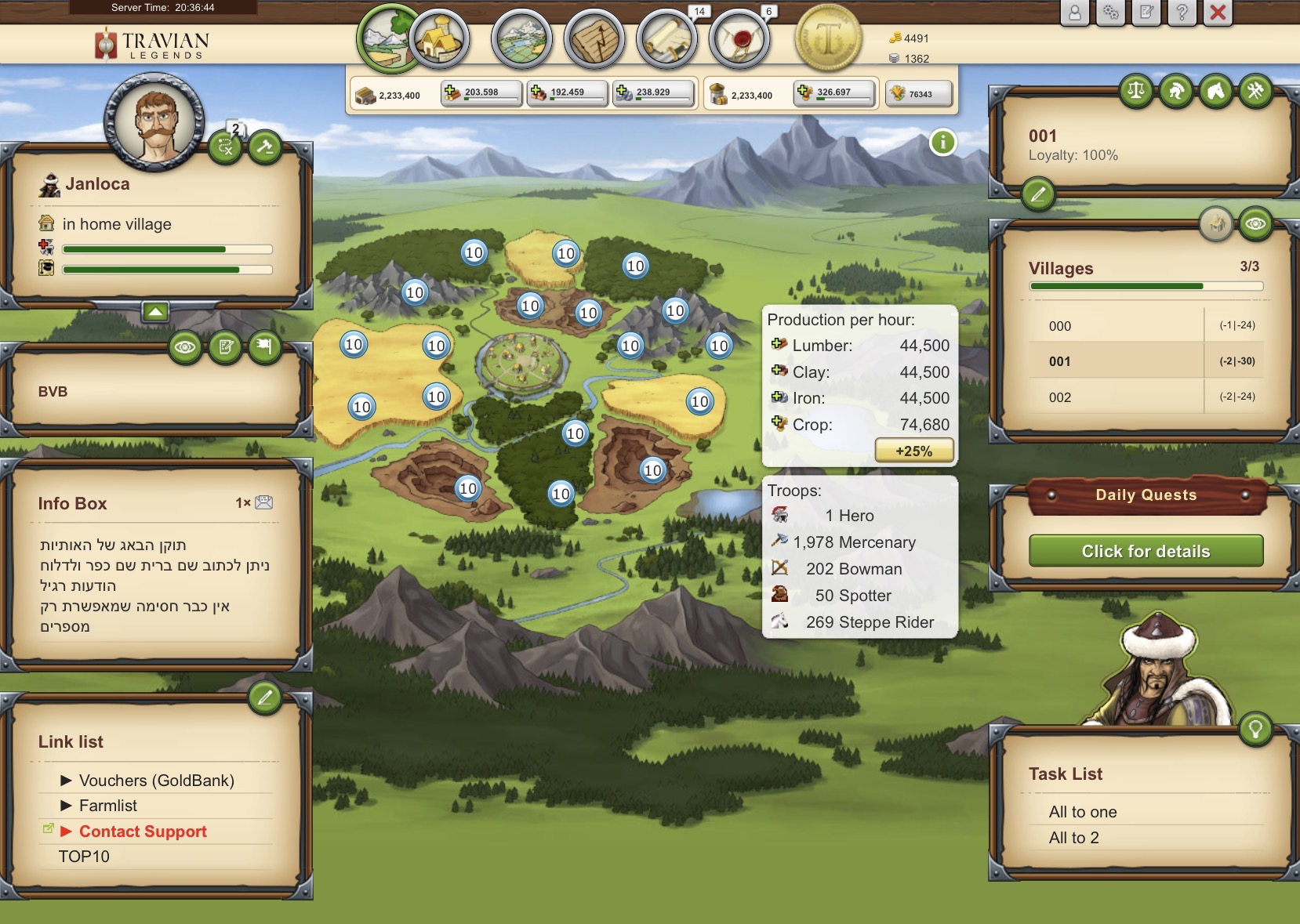
Task: Toggle the eye icon above the BVB alliance box
Action: (x=185, y=349)
